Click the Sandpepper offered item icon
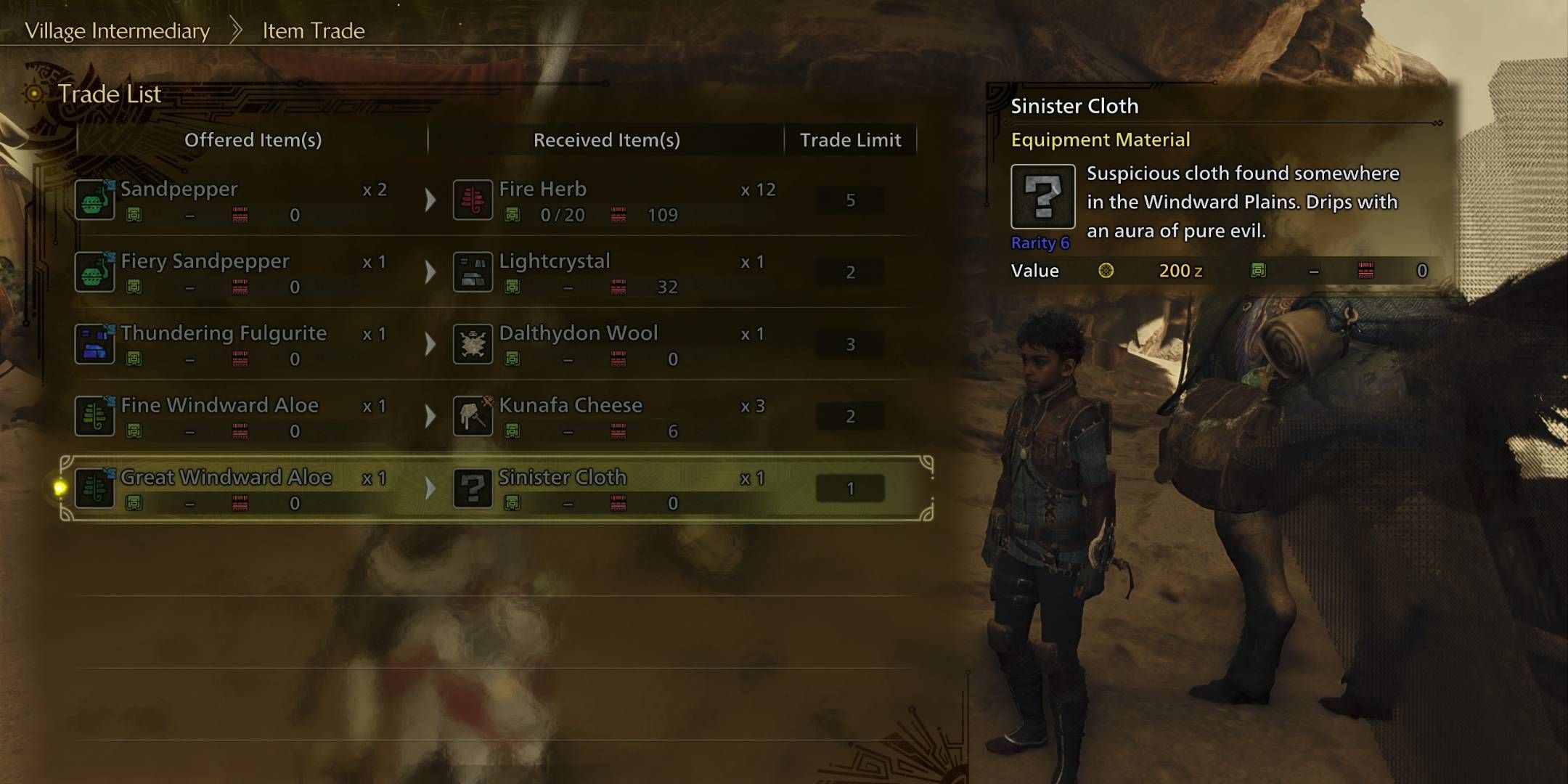Screen dimensions: 1568x784 click(94, 200)
